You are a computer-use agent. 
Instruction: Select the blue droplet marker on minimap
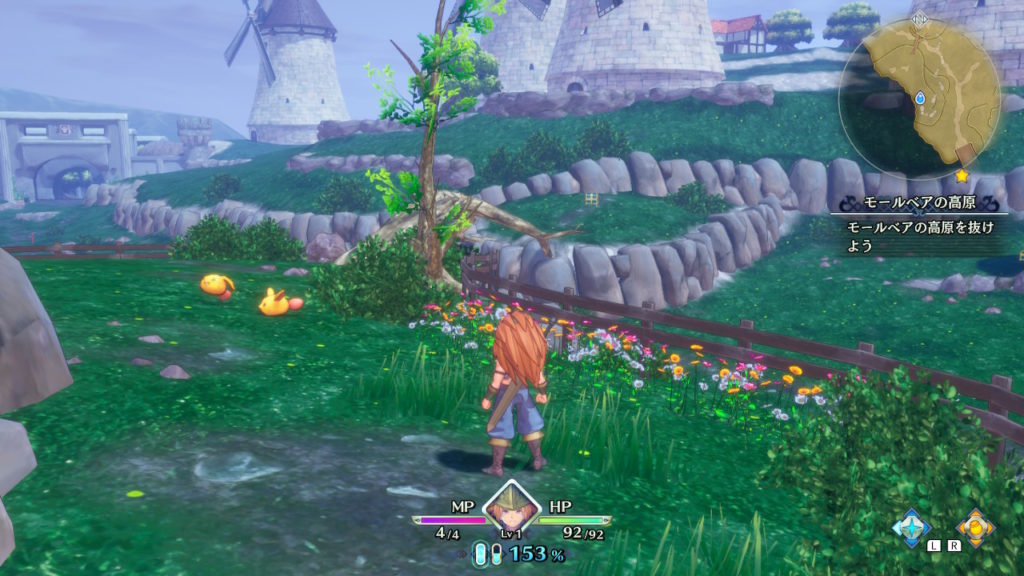920,98
